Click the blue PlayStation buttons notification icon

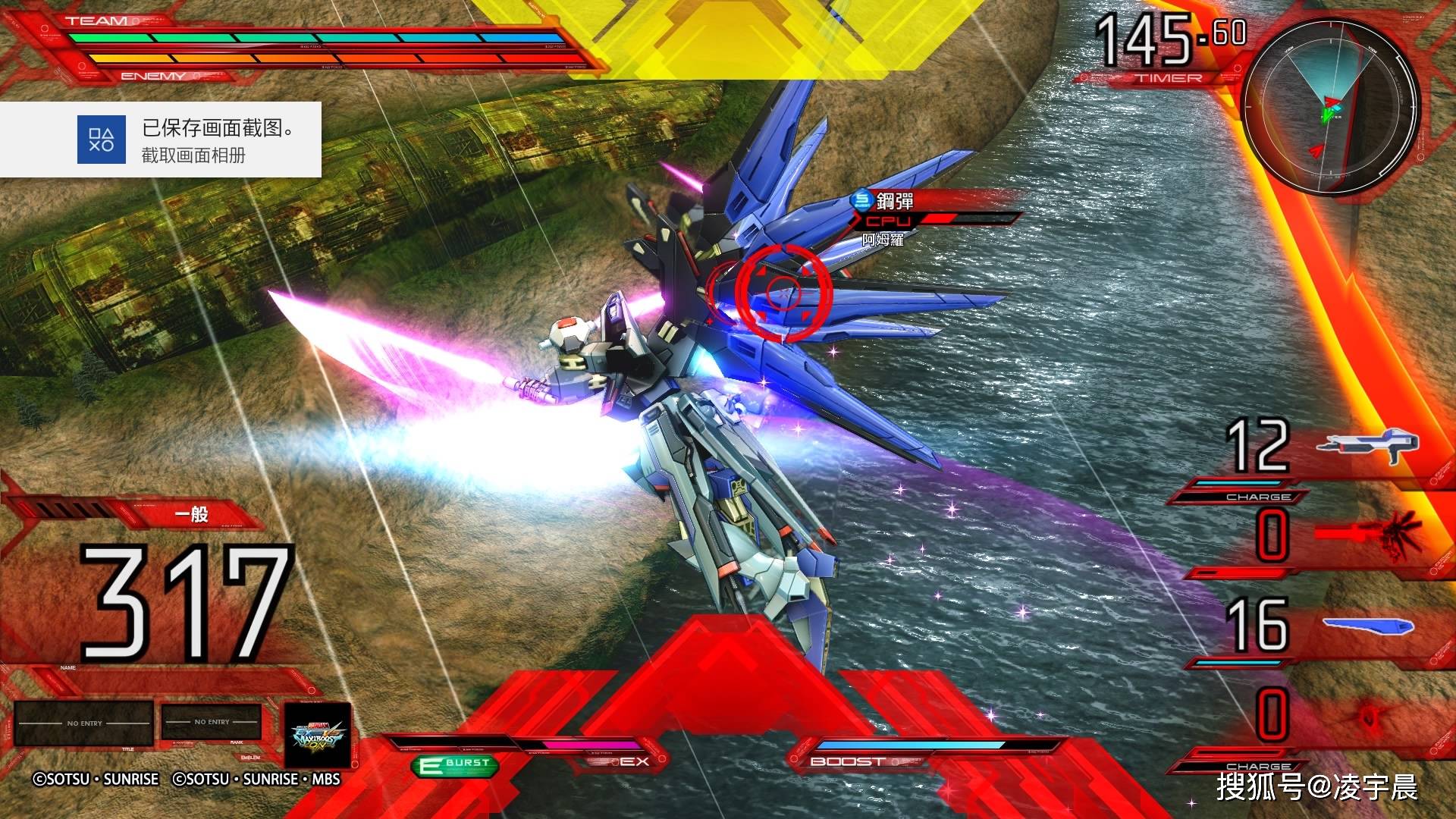102,139
